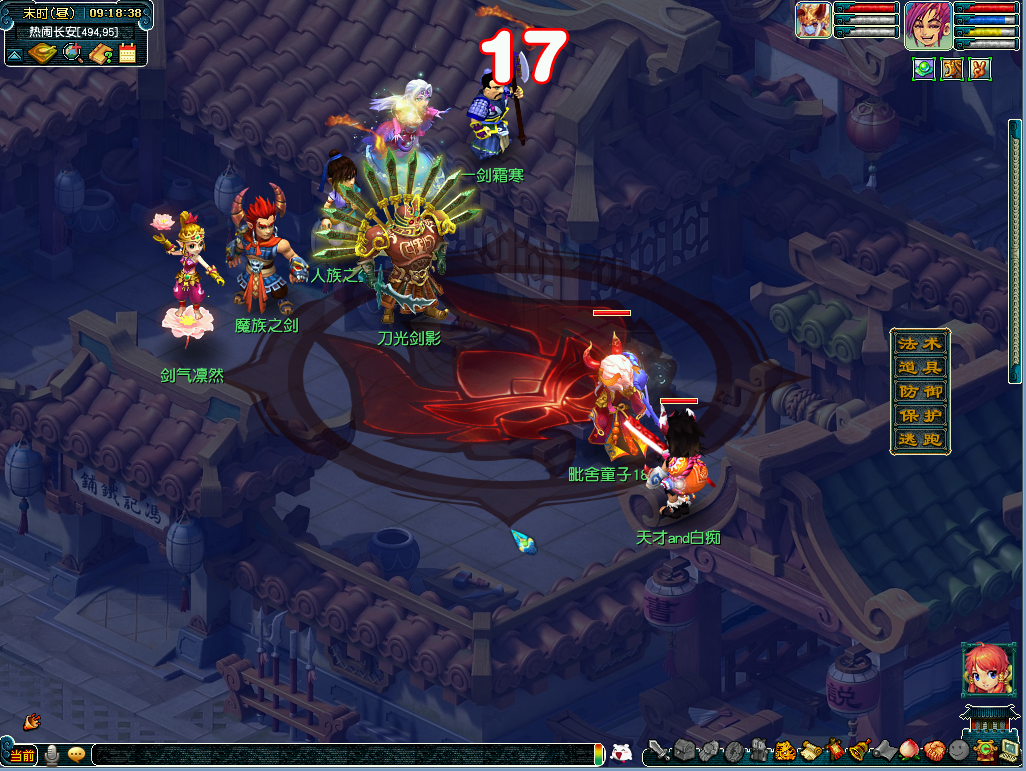
Task: Open the 道具 item command
Action: (x=920, y=367)
